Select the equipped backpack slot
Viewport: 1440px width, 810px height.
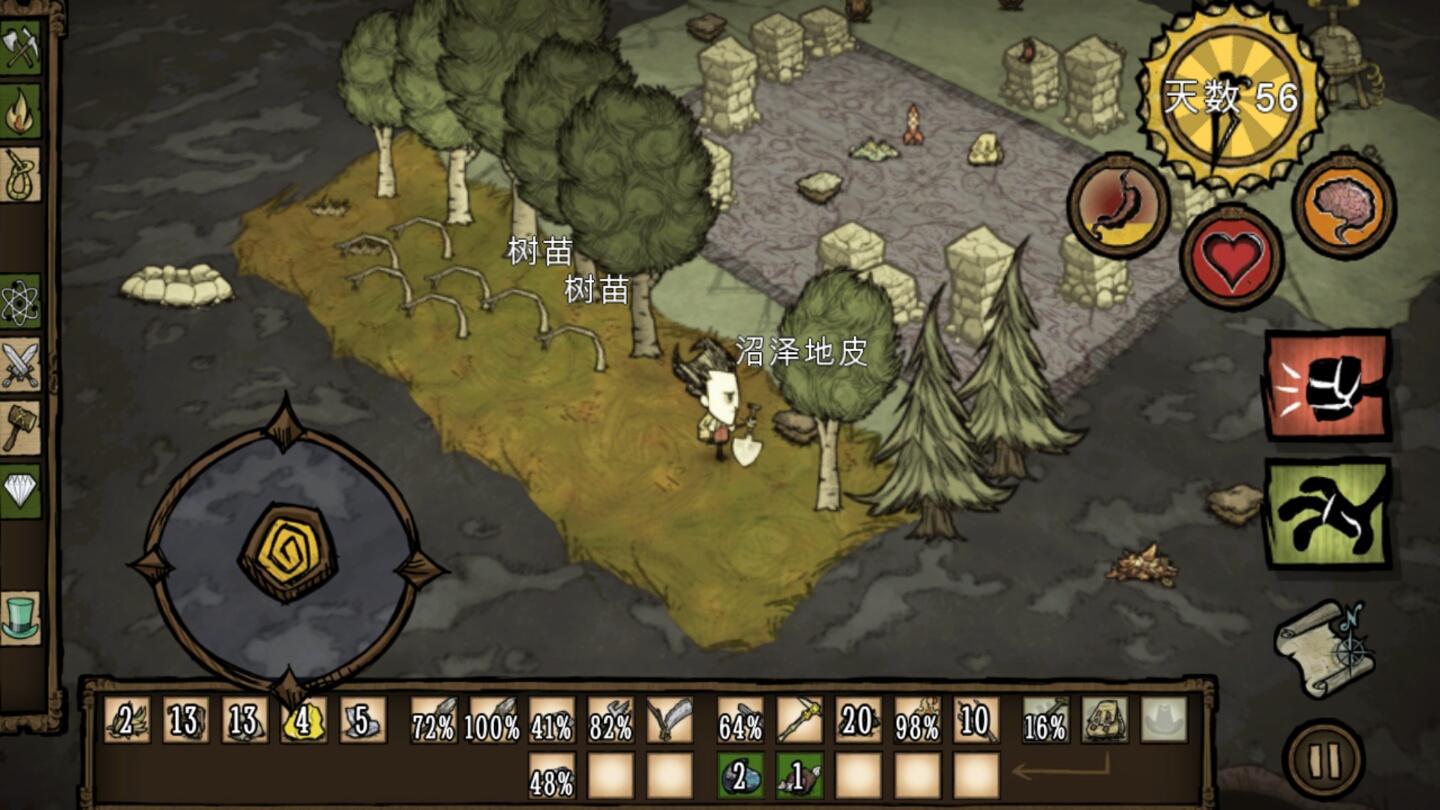(x=1105, y=720)
